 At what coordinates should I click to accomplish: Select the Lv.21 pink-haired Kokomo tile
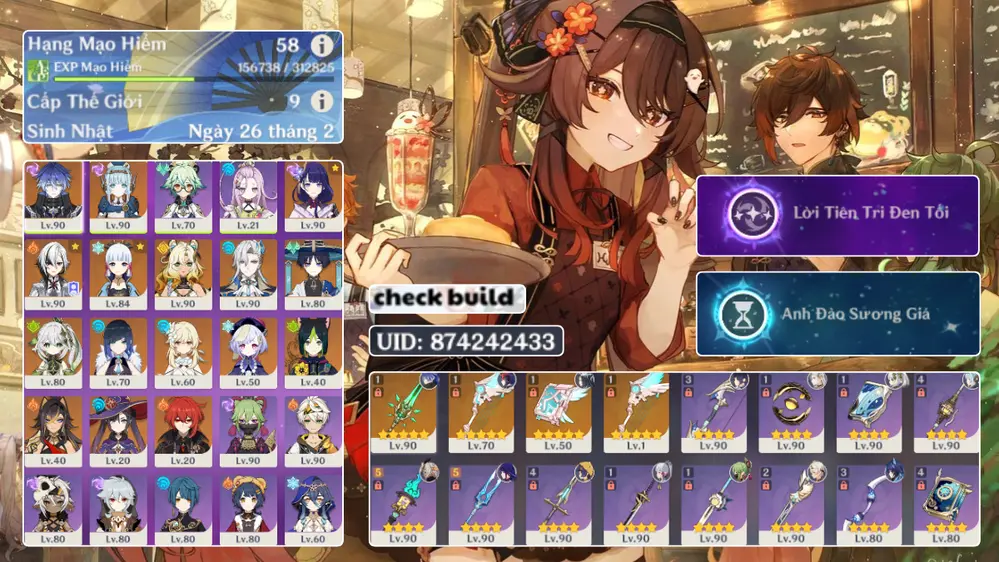coord(248,196)
